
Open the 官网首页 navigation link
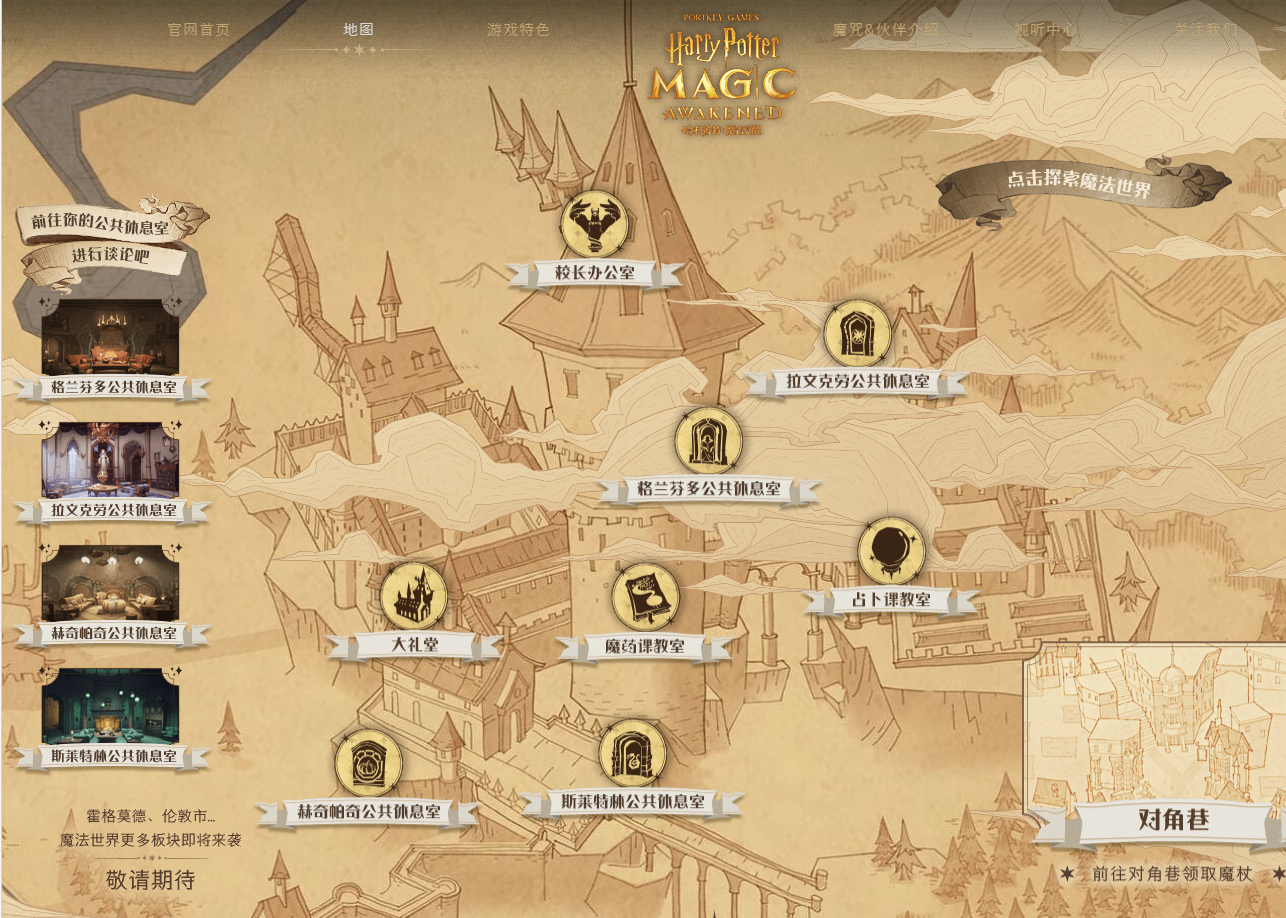(199, 29)
